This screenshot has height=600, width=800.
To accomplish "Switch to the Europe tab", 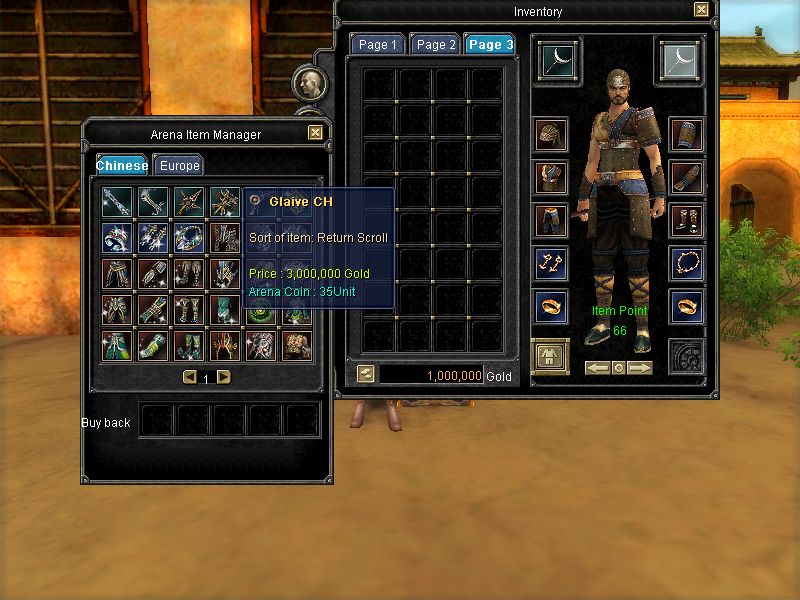I will click(178, 166).
